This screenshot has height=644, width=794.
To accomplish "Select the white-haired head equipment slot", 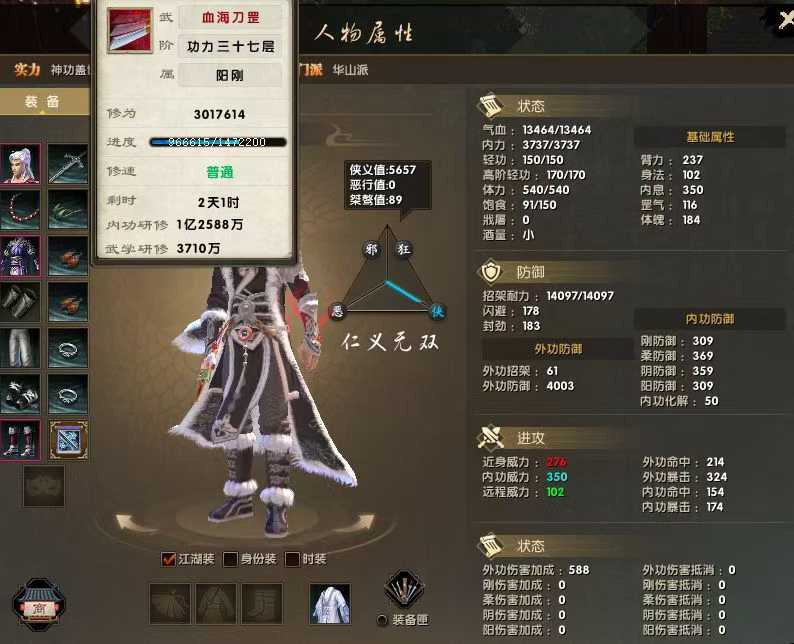I will point(20,164).
